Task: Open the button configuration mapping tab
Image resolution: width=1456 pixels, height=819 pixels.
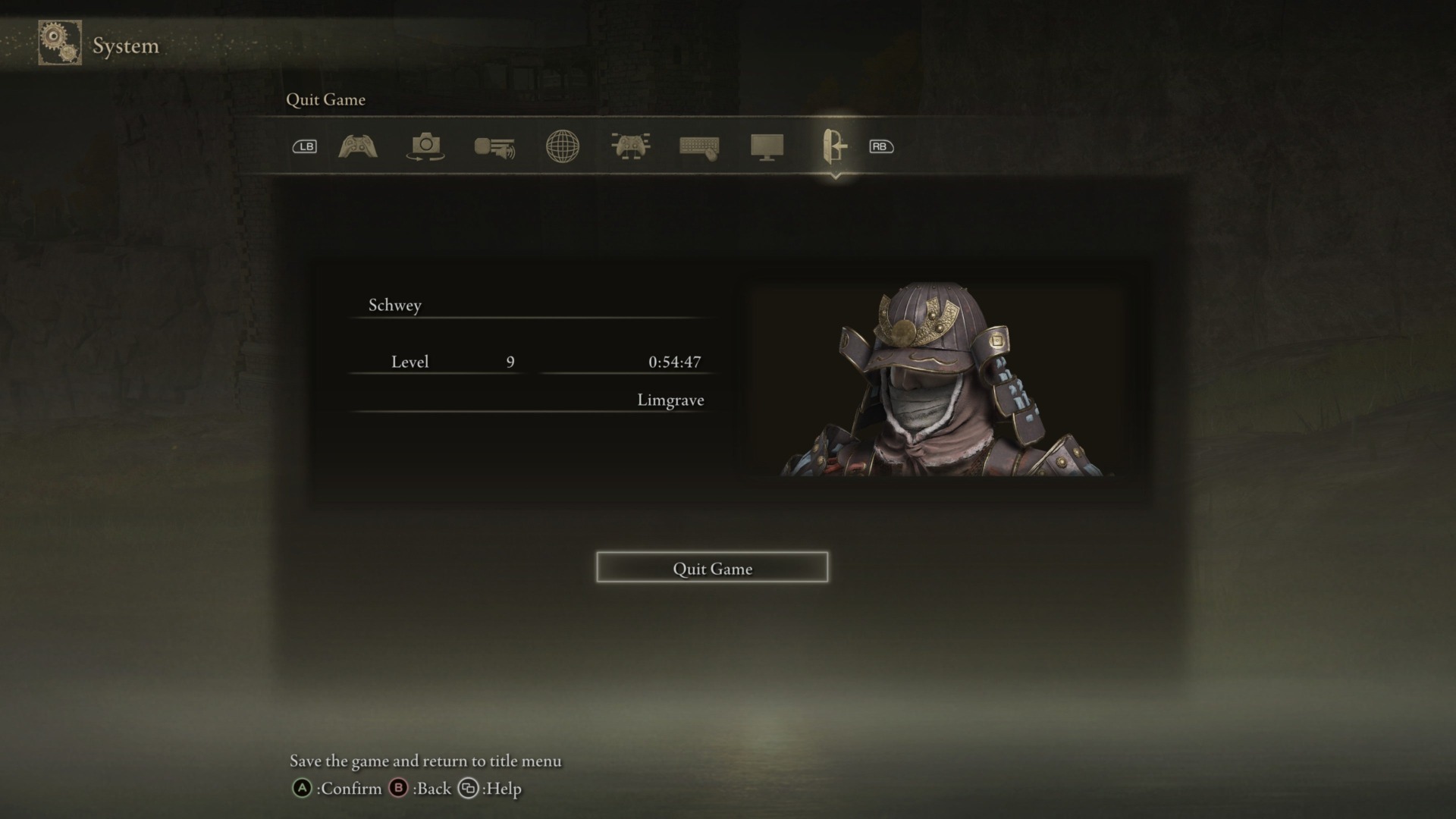Action: coord(630,147)
